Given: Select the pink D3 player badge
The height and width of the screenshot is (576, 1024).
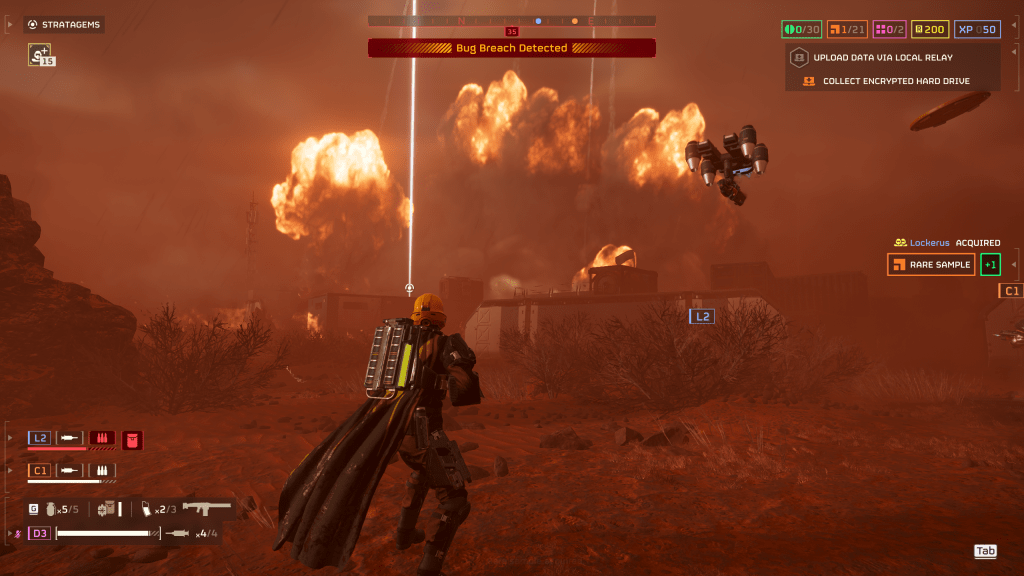Looking at the screenshot, I should [x=40, y=533].
